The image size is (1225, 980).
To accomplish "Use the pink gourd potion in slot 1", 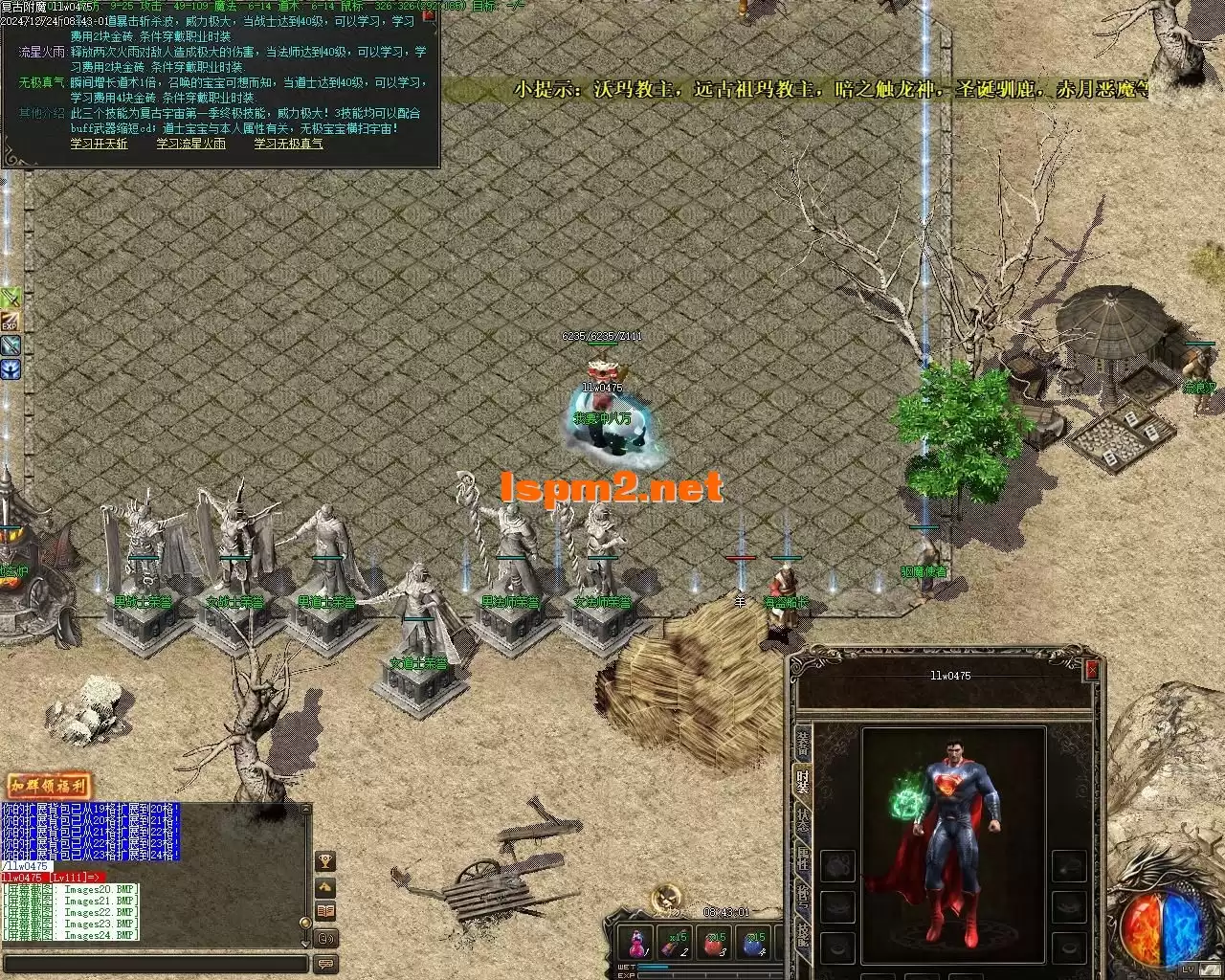I will (636, 943).
